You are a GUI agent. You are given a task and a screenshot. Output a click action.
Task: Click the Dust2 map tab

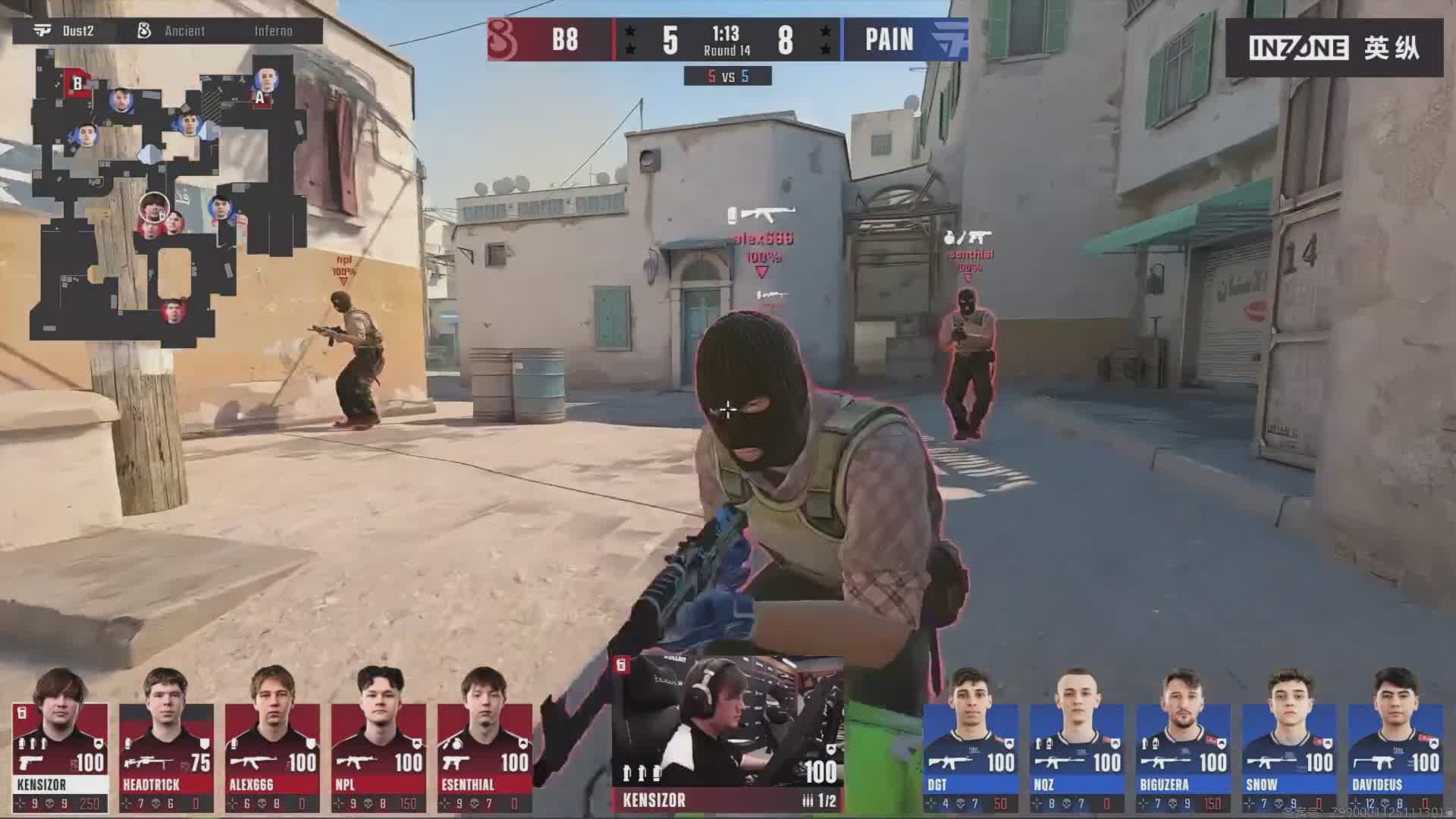65,31
